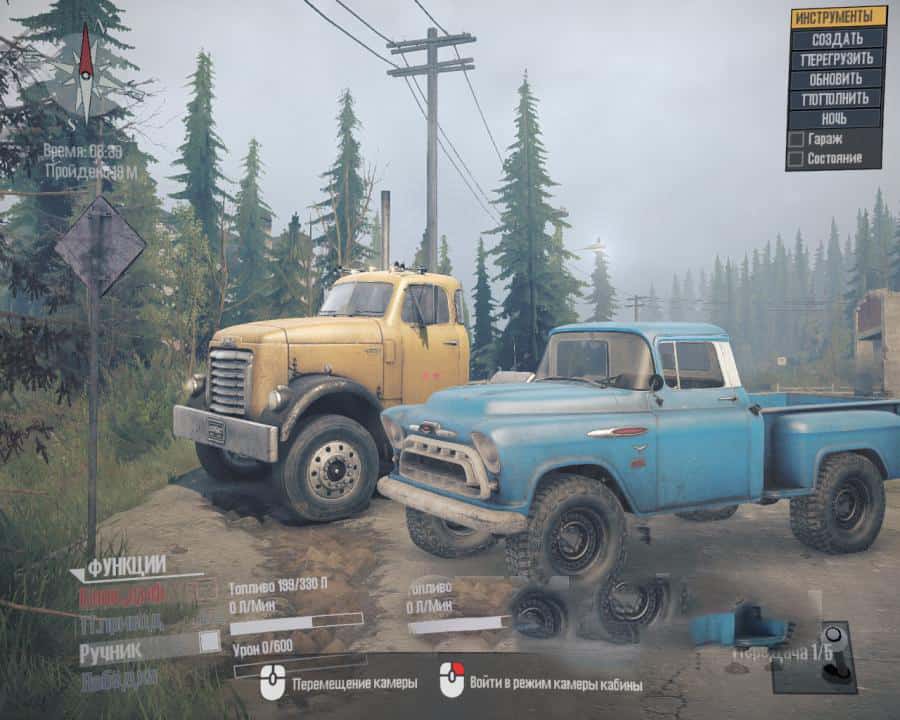
Task: Activate the Обновить button
Action: [x=838, y=79]
